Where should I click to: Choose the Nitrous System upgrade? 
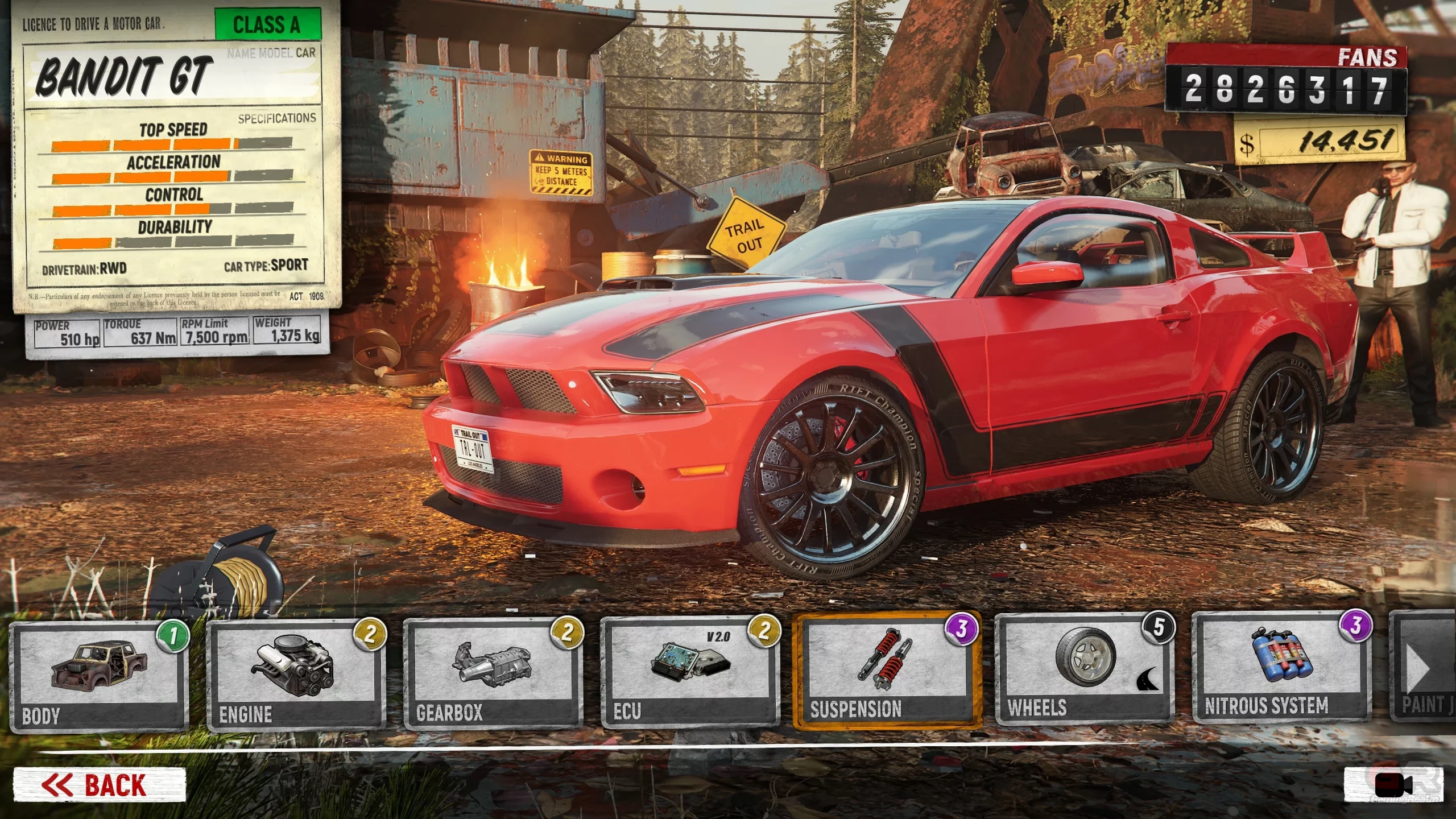(x=1282, y=668)
